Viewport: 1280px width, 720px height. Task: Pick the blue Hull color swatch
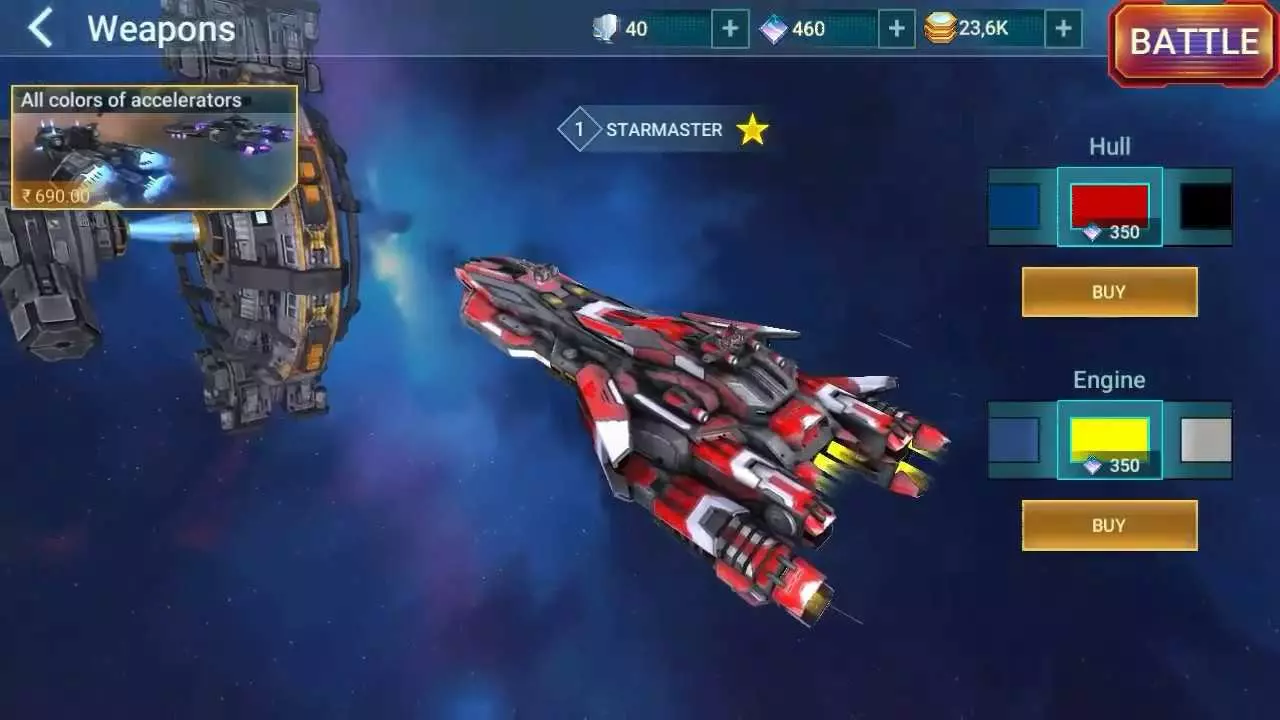click(x=1014, y=204)
